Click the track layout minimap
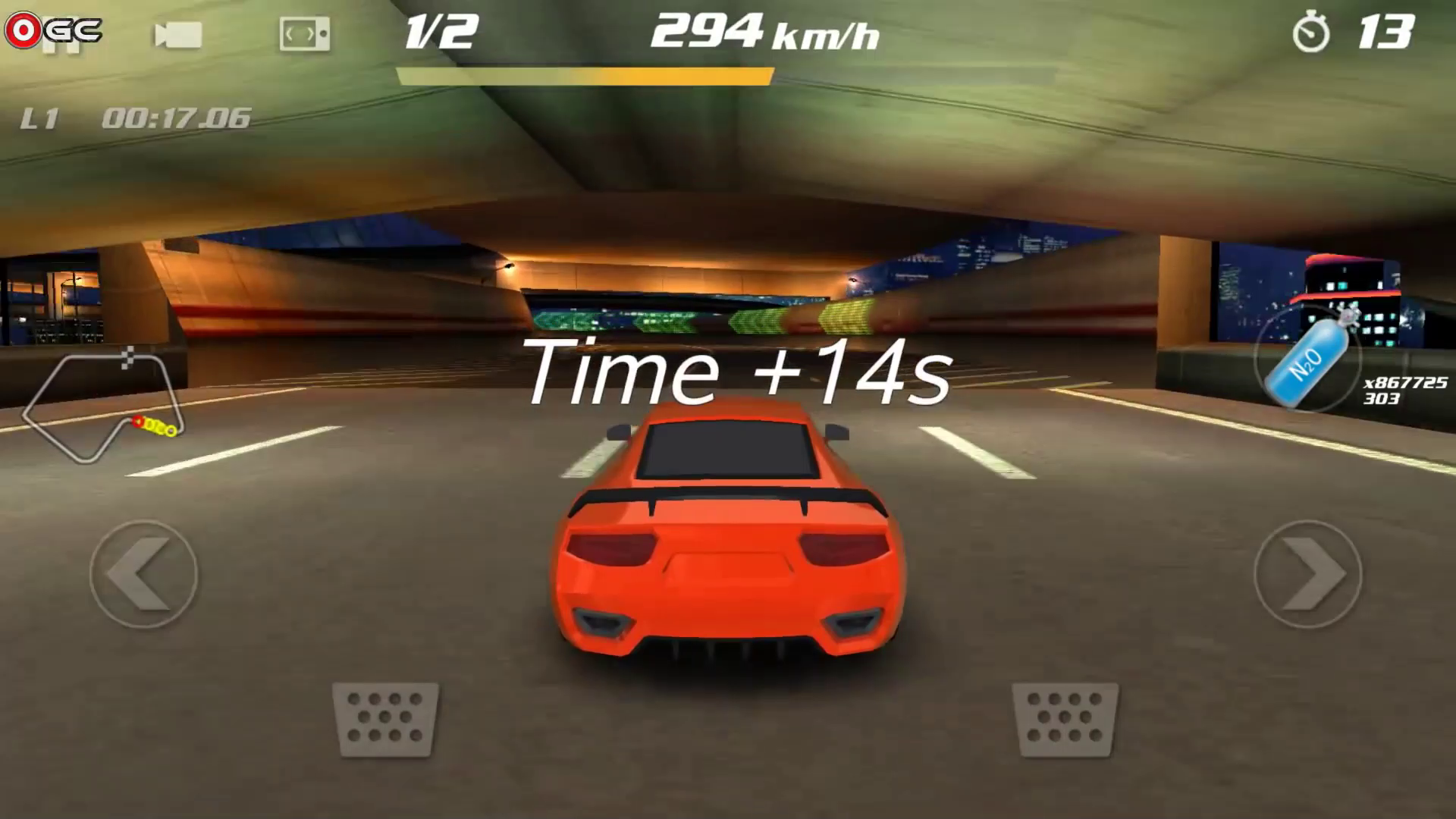Image resolution: width=1456 pixels, height=819 pixels. pos(103,405)
